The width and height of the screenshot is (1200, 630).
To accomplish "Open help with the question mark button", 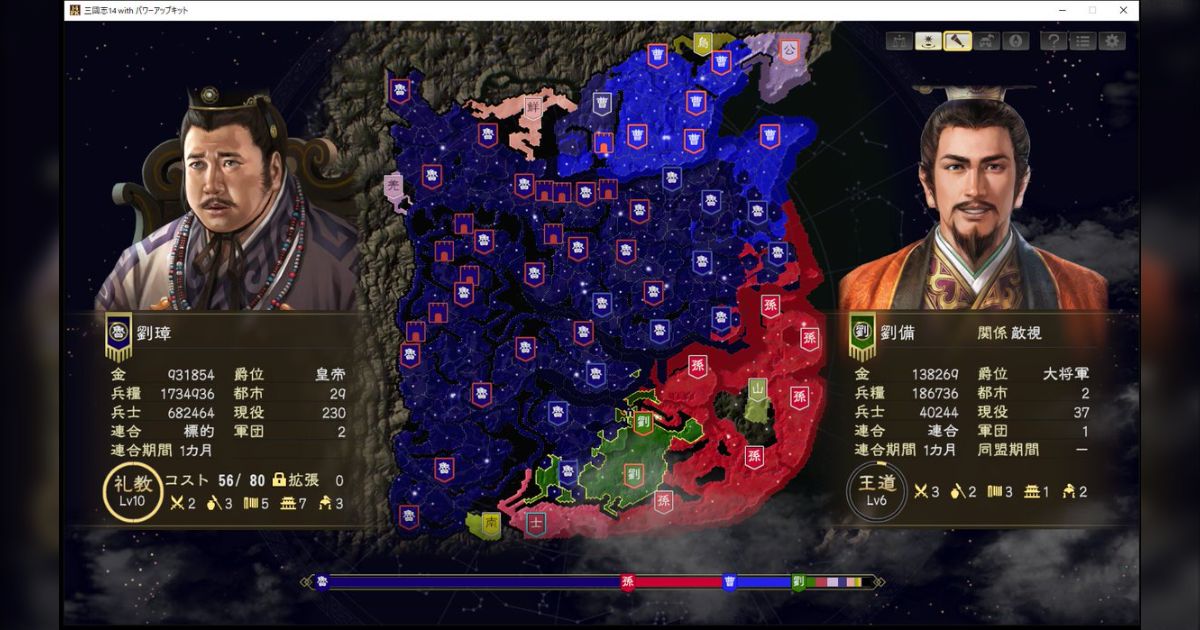I will [x=1053, y=42].
